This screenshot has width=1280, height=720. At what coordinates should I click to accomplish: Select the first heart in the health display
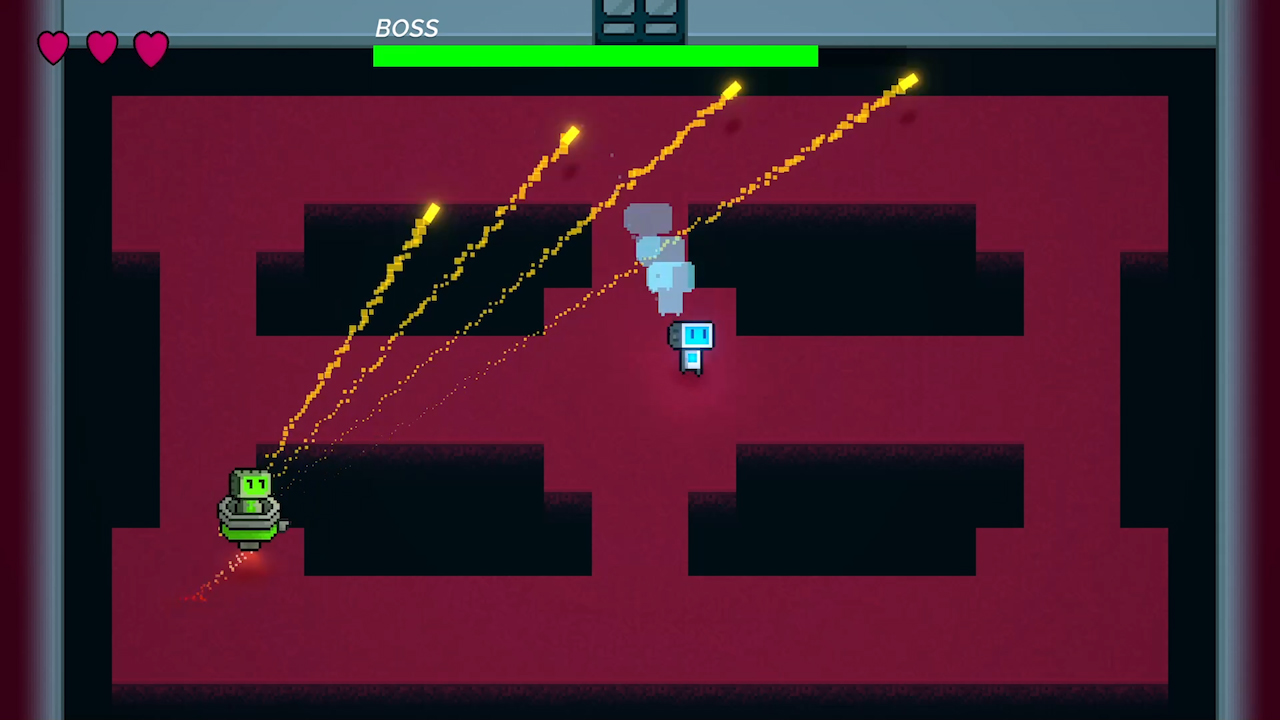point(54,47)
